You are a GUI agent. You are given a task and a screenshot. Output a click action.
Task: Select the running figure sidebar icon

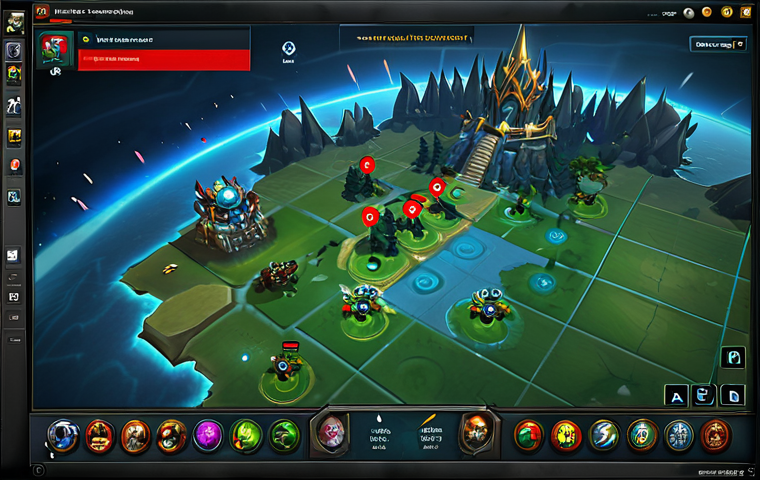(x=14, y=105)
